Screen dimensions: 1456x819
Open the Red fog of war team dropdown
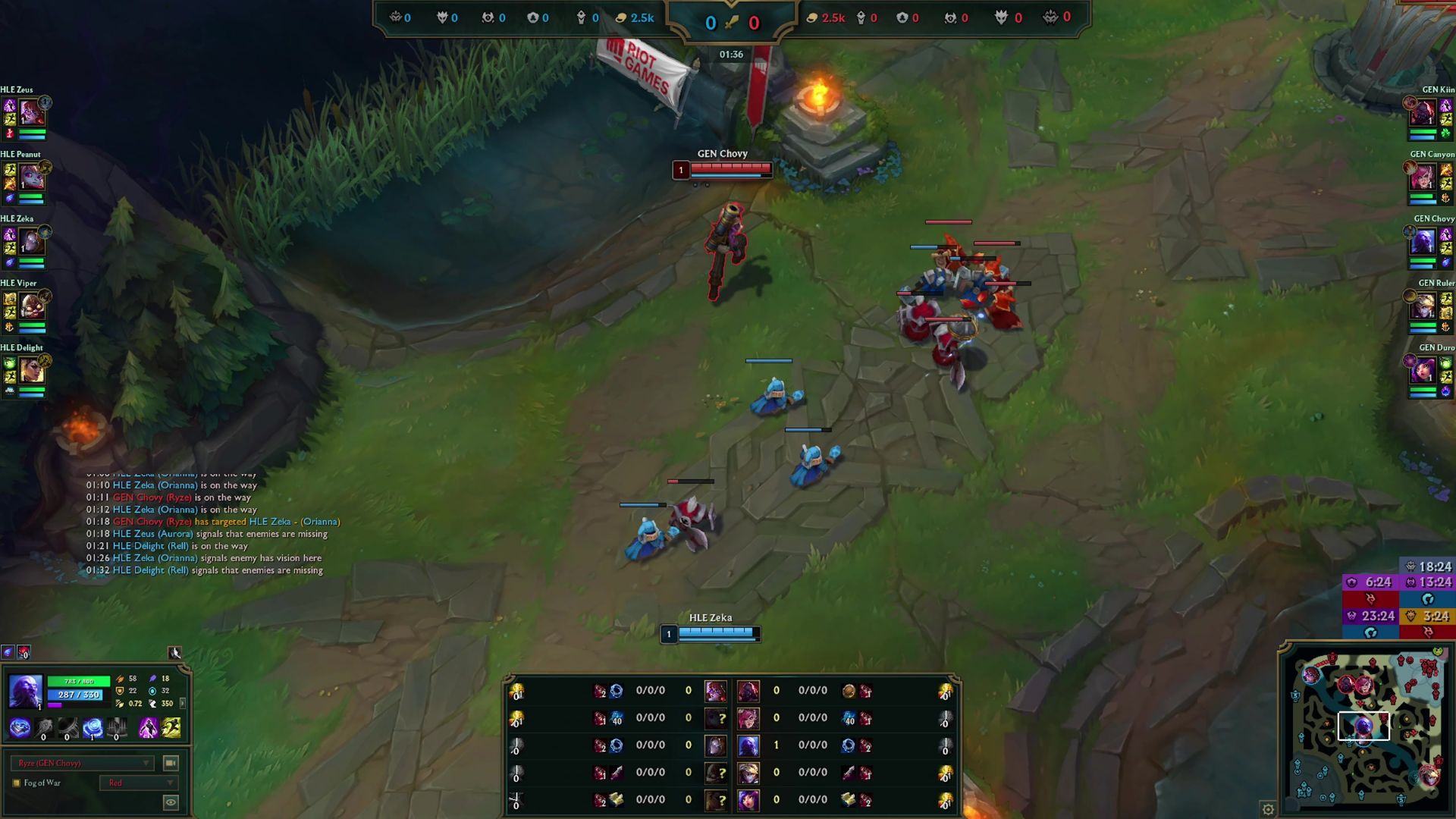coord(138,783)
